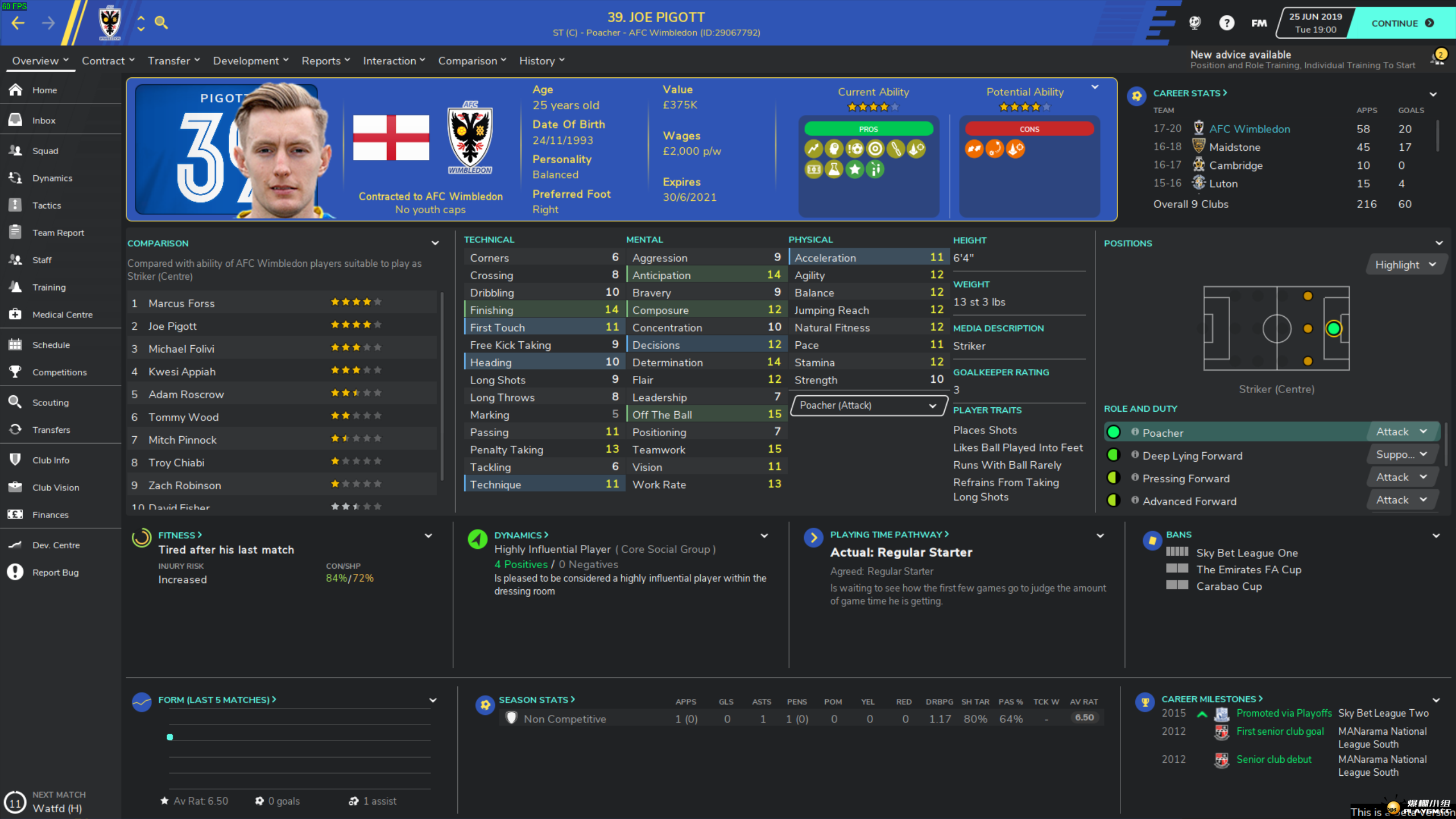Expand the Highlight dropdown in Positions panel

point(1406,264)
